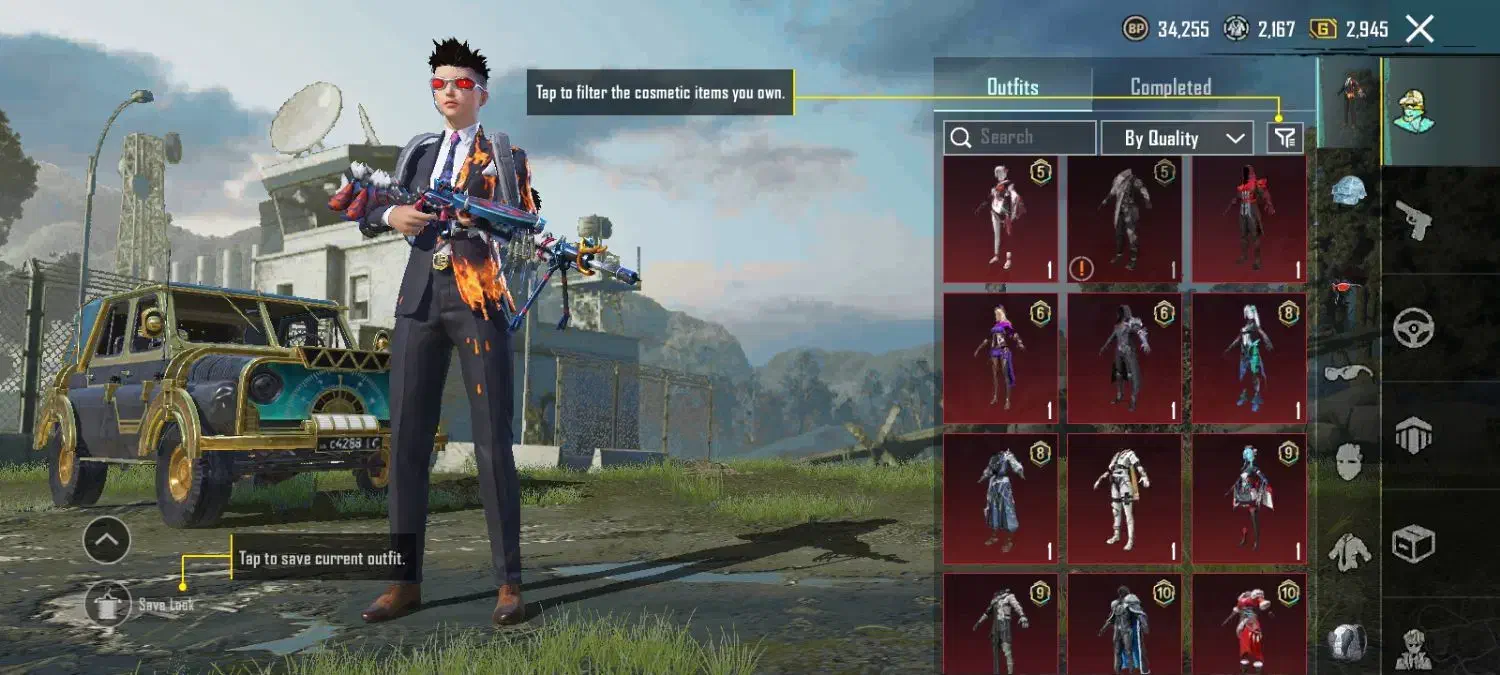Choose the white and red level 5 outfit
1500x675 pixels.
tap(1001, 218)
